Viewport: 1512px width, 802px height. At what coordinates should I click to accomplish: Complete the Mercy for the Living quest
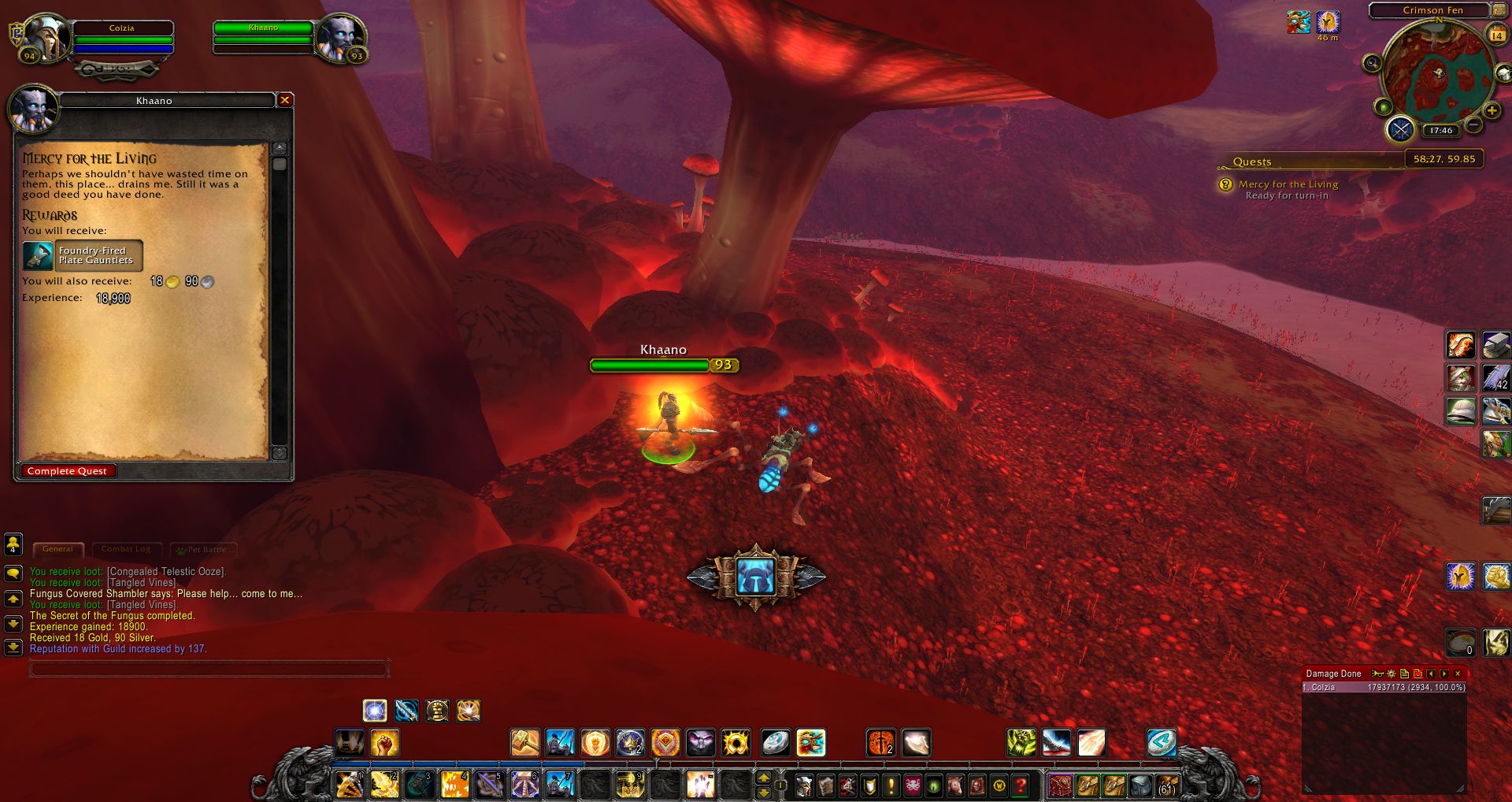(x=67, y=471)
